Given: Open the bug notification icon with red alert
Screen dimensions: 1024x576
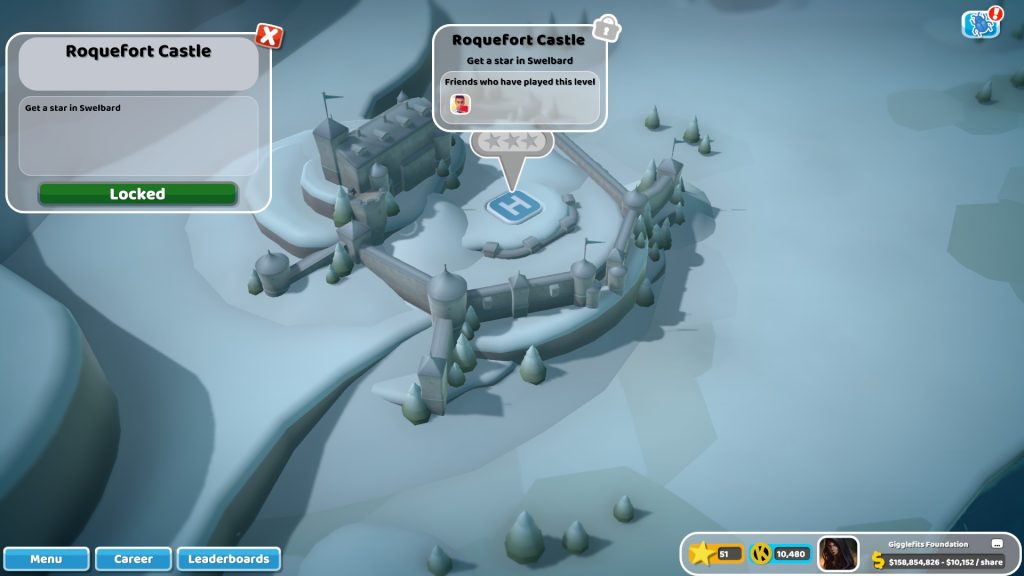Looking at the screenshot, I should pos(981,24).
